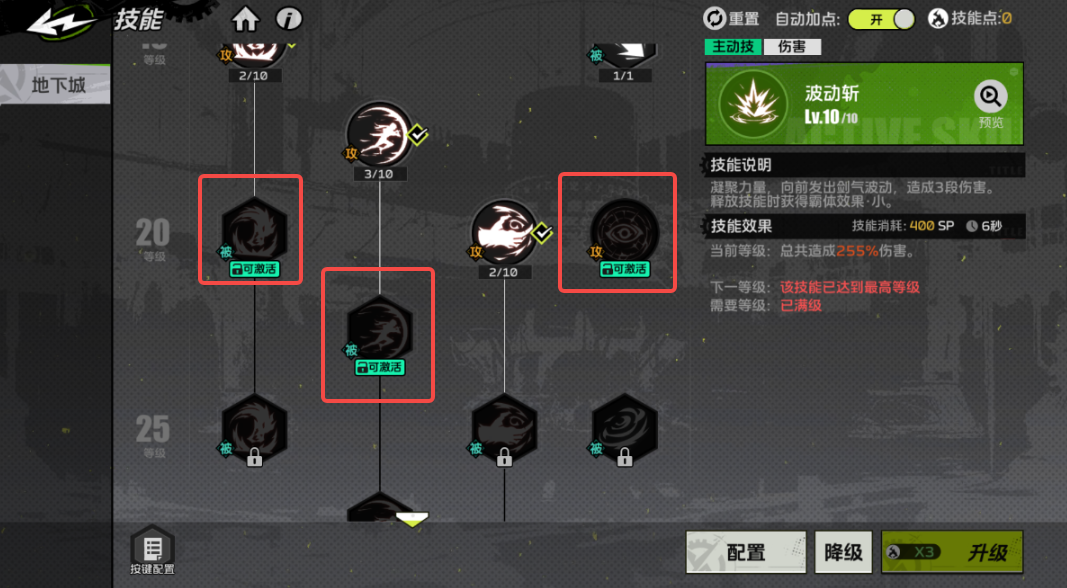
Task: Select the locked spiral passive skill
Action: coord(624,427)
